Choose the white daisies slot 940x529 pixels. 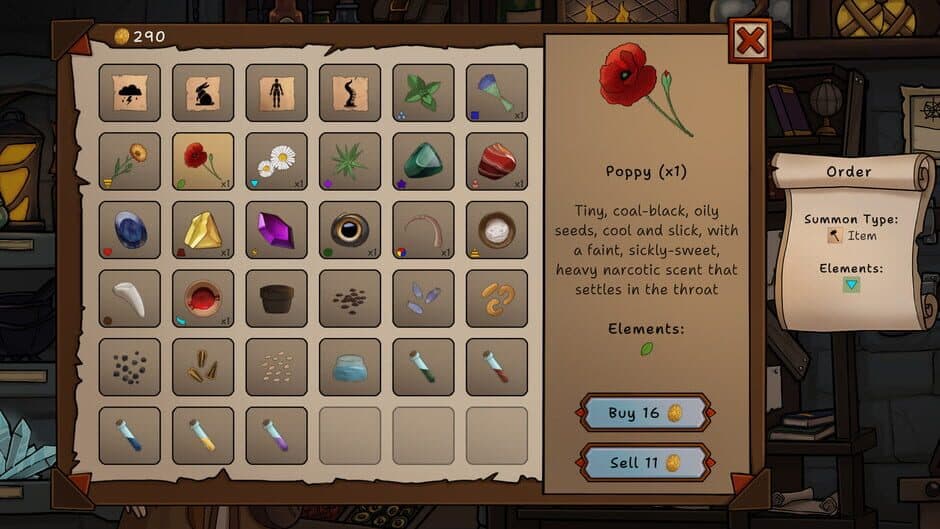[x=277, y=161]
